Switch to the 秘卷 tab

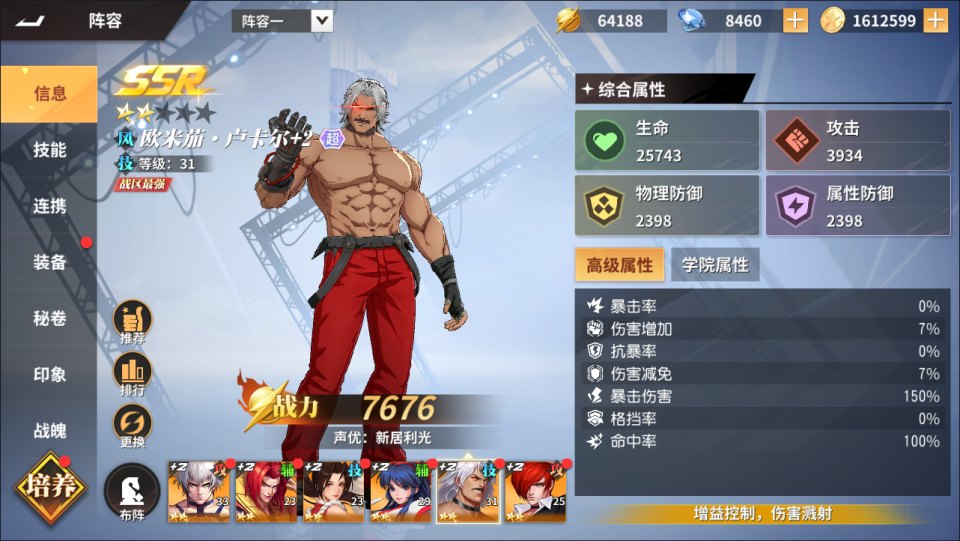[49, 318]
